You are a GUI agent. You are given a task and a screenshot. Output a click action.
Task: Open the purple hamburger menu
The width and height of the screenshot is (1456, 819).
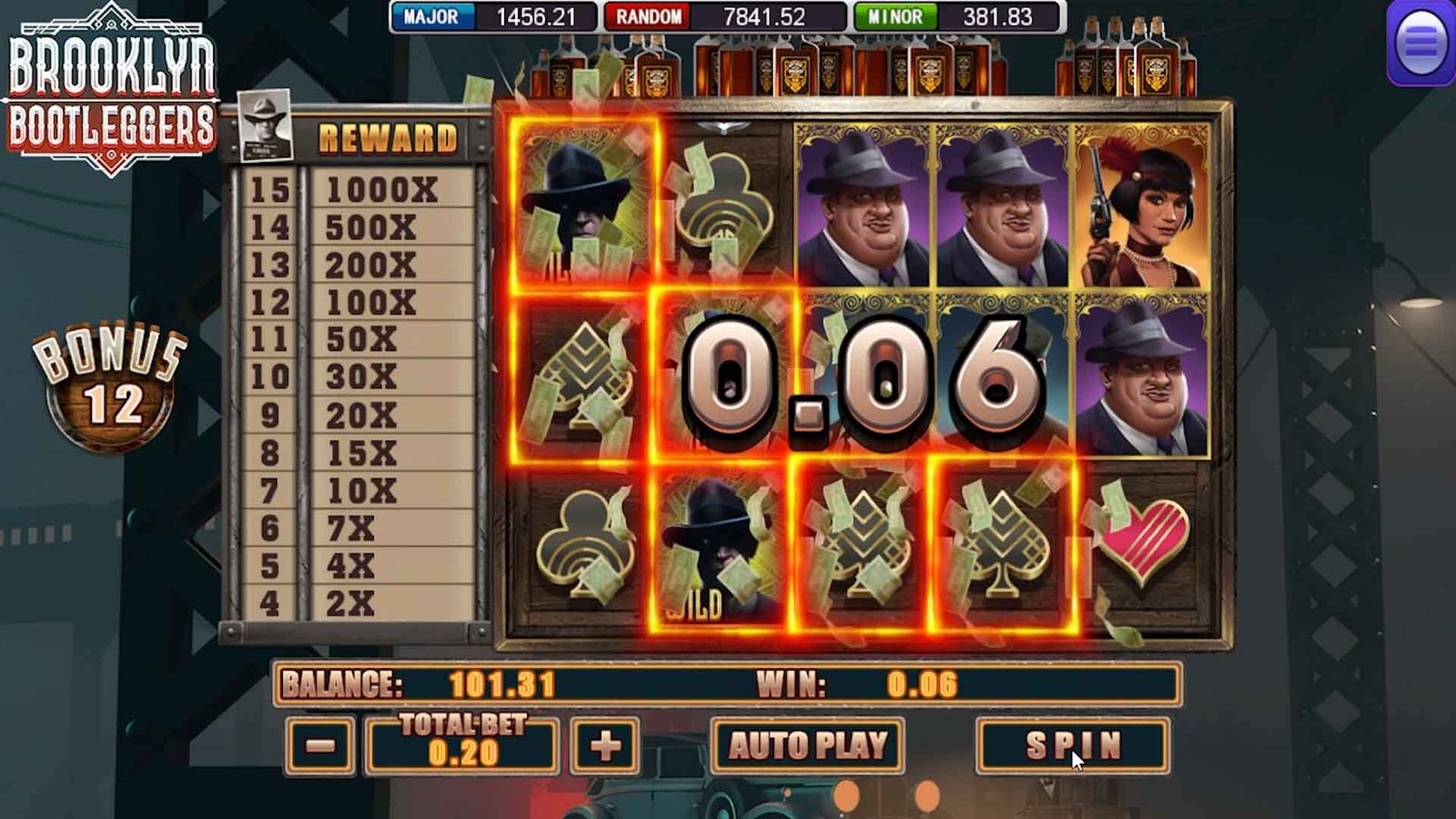pos(1421,42)
